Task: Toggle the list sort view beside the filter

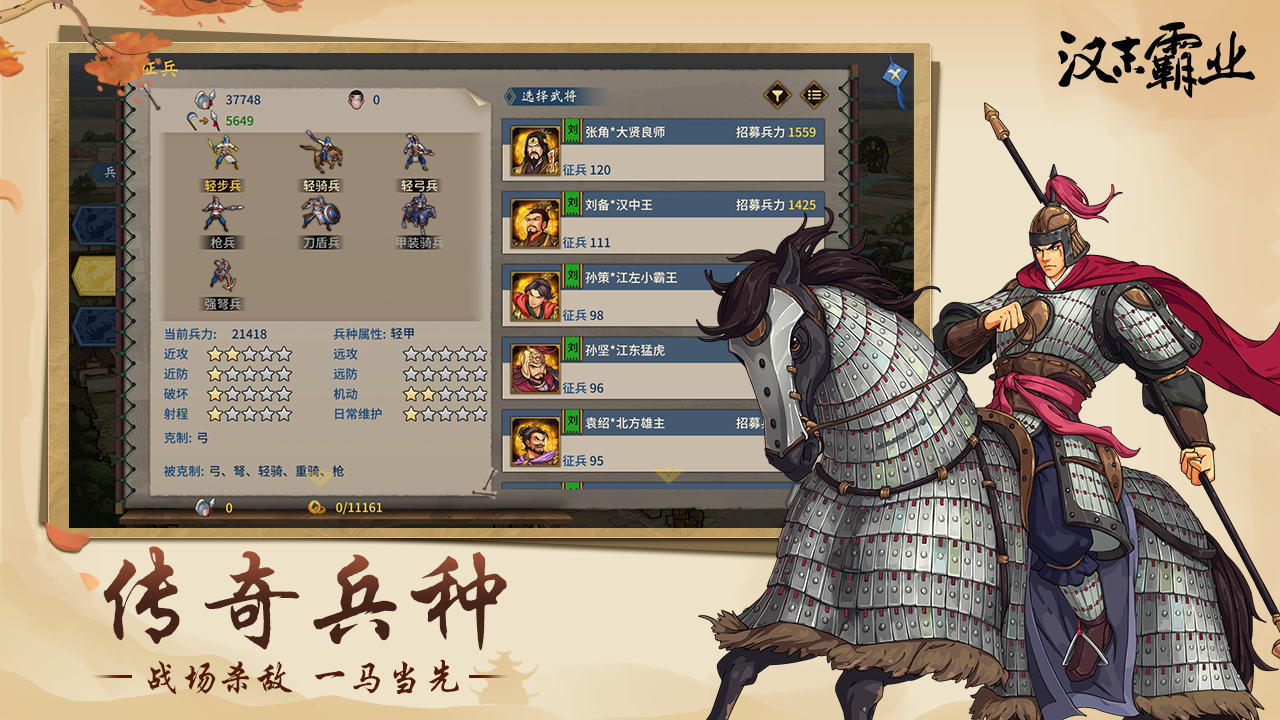Action: [x=813, y=93]
